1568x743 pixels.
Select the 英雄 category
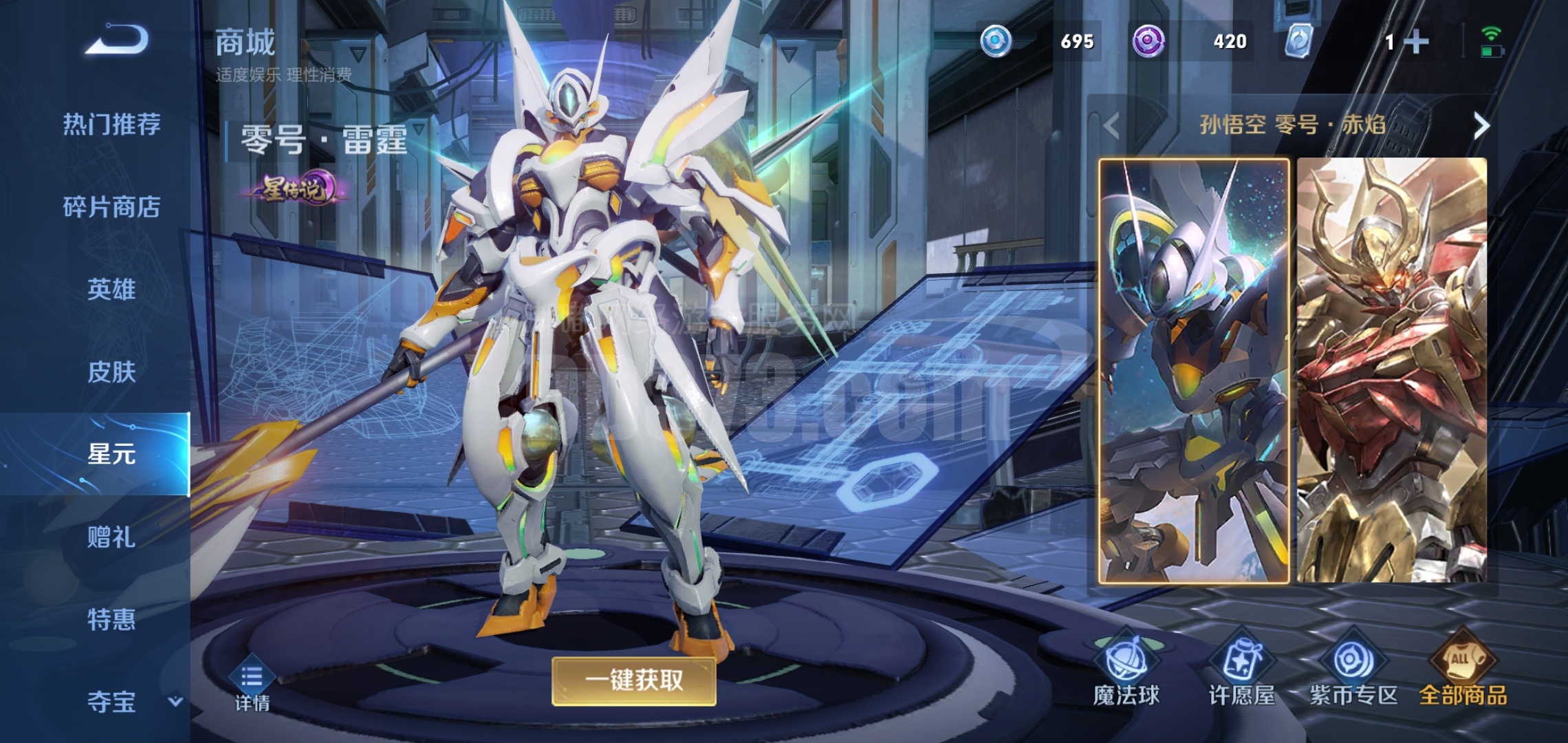[x=111, y=290]
